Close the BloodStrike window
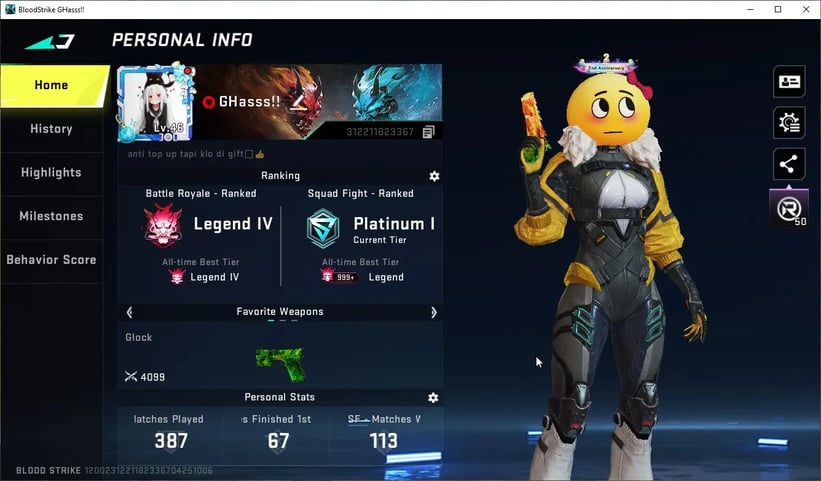The image size is (821, 481). 805,9
